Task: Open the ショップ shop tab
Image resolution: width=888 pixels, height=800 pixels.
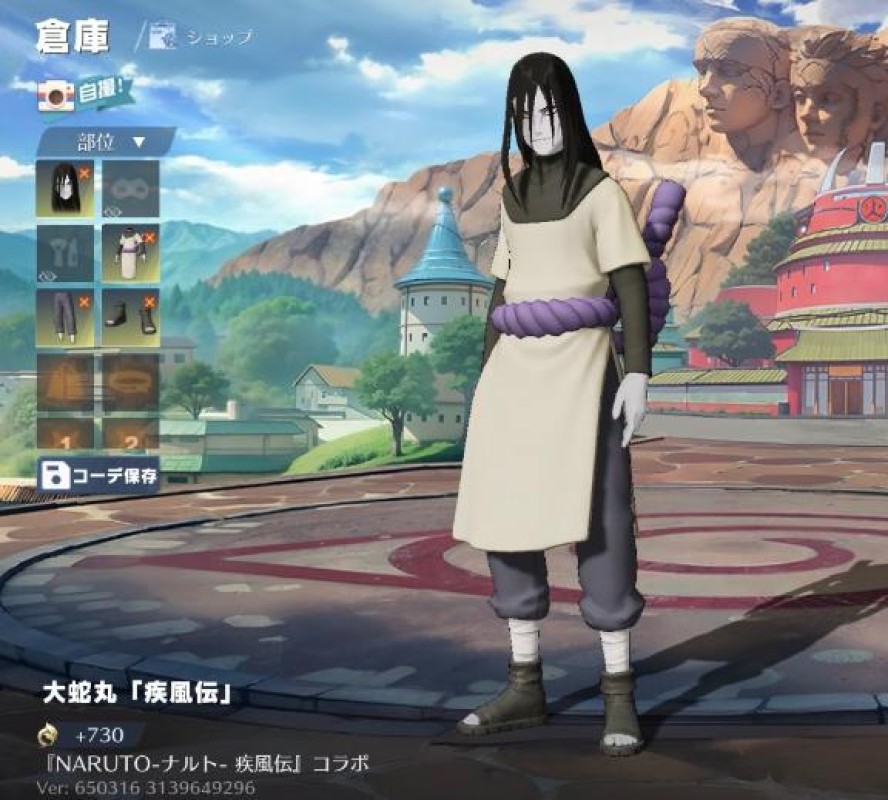Action: pos(203,38)
